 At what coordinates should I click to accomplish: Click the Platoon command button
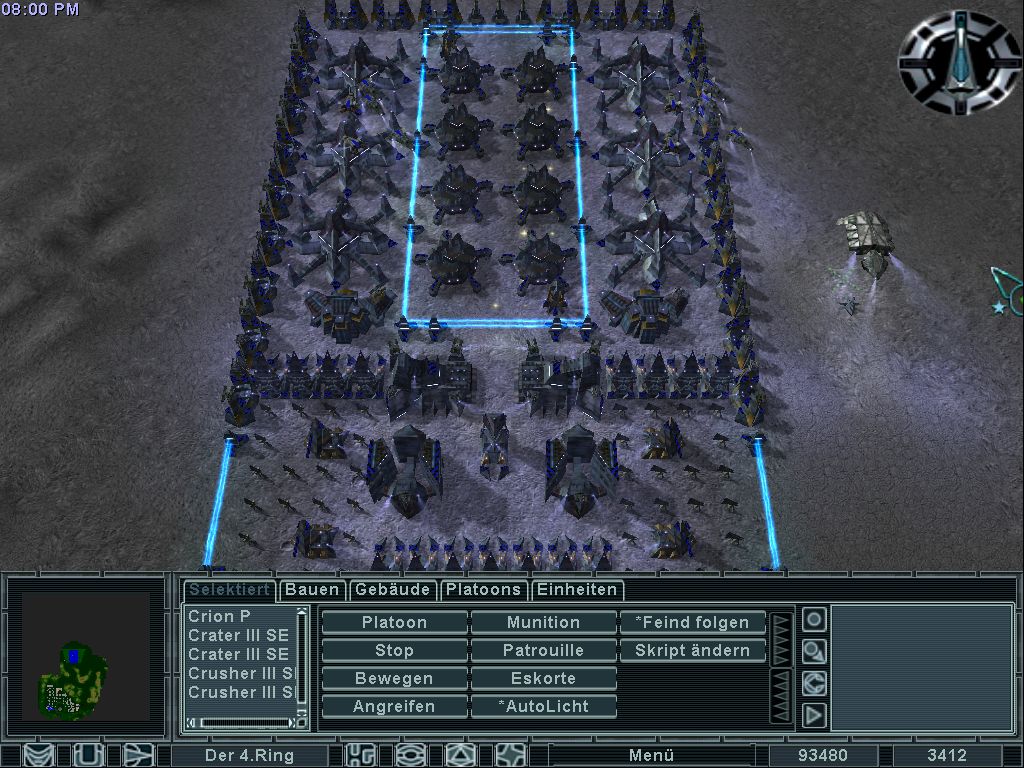click(x=394, y=622)
